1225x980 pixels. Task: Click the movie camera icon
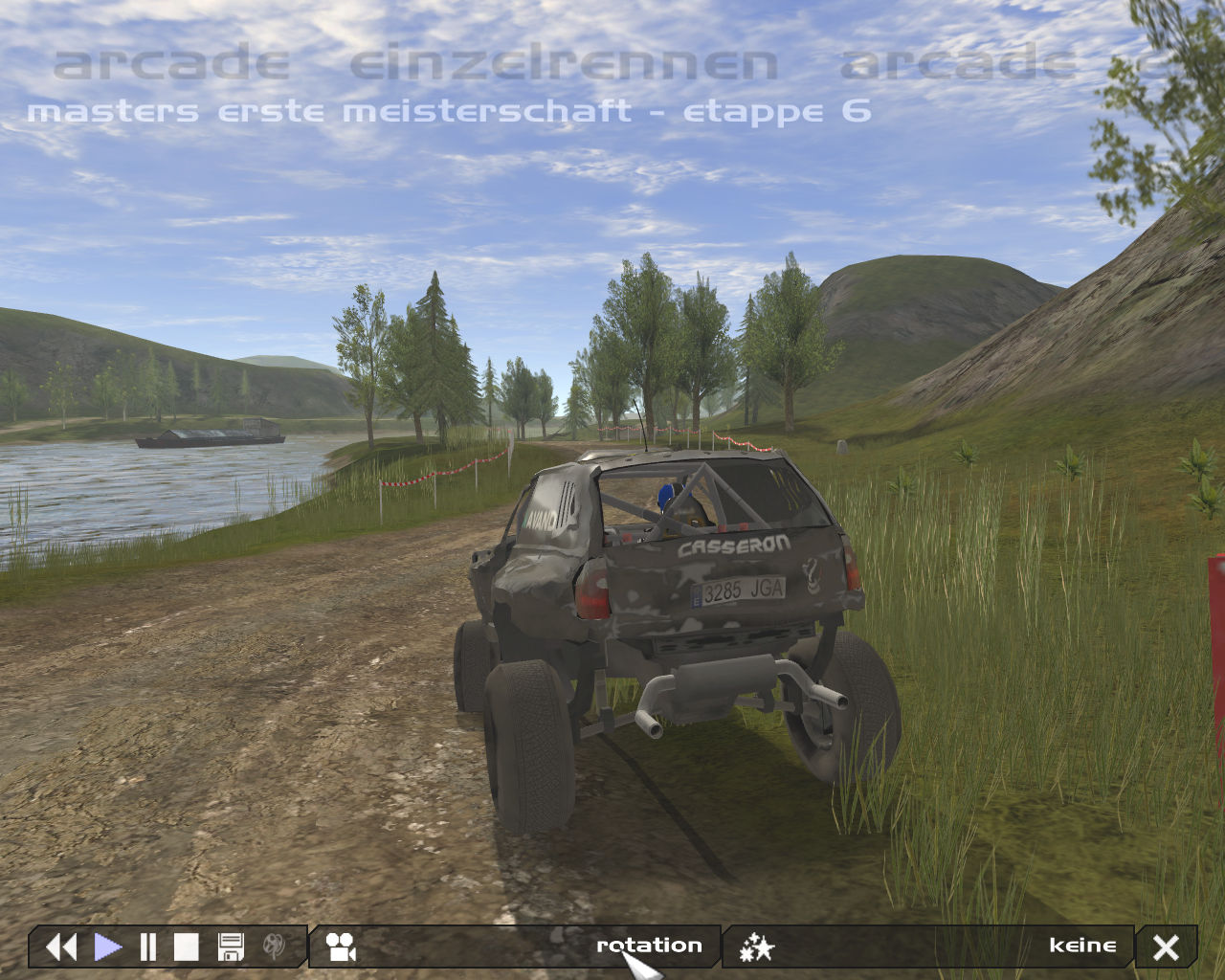click(x=341, y=947)
